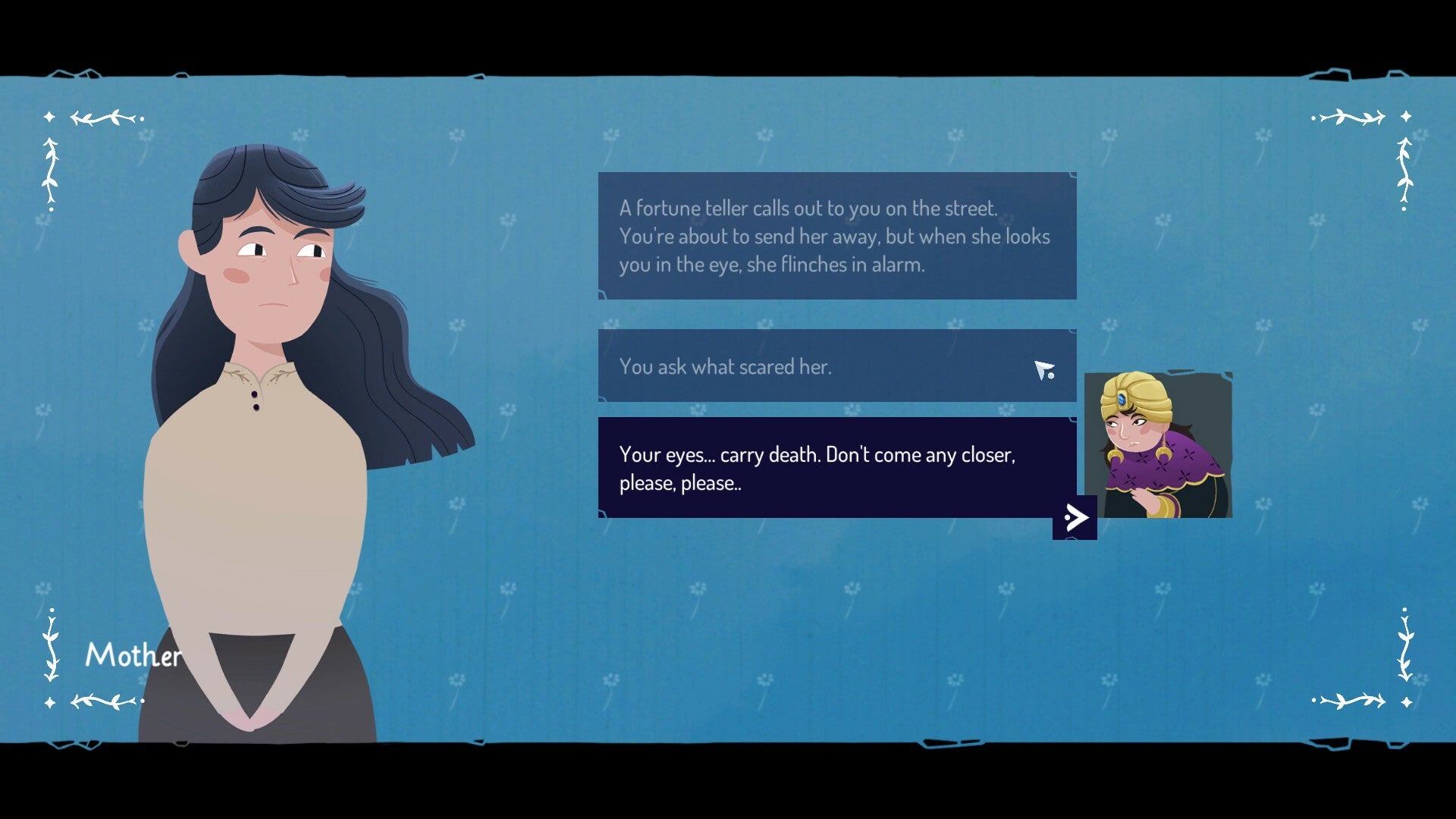
Task: Advance dialogue with the arrow button
Action: [x=1075, y=518]
